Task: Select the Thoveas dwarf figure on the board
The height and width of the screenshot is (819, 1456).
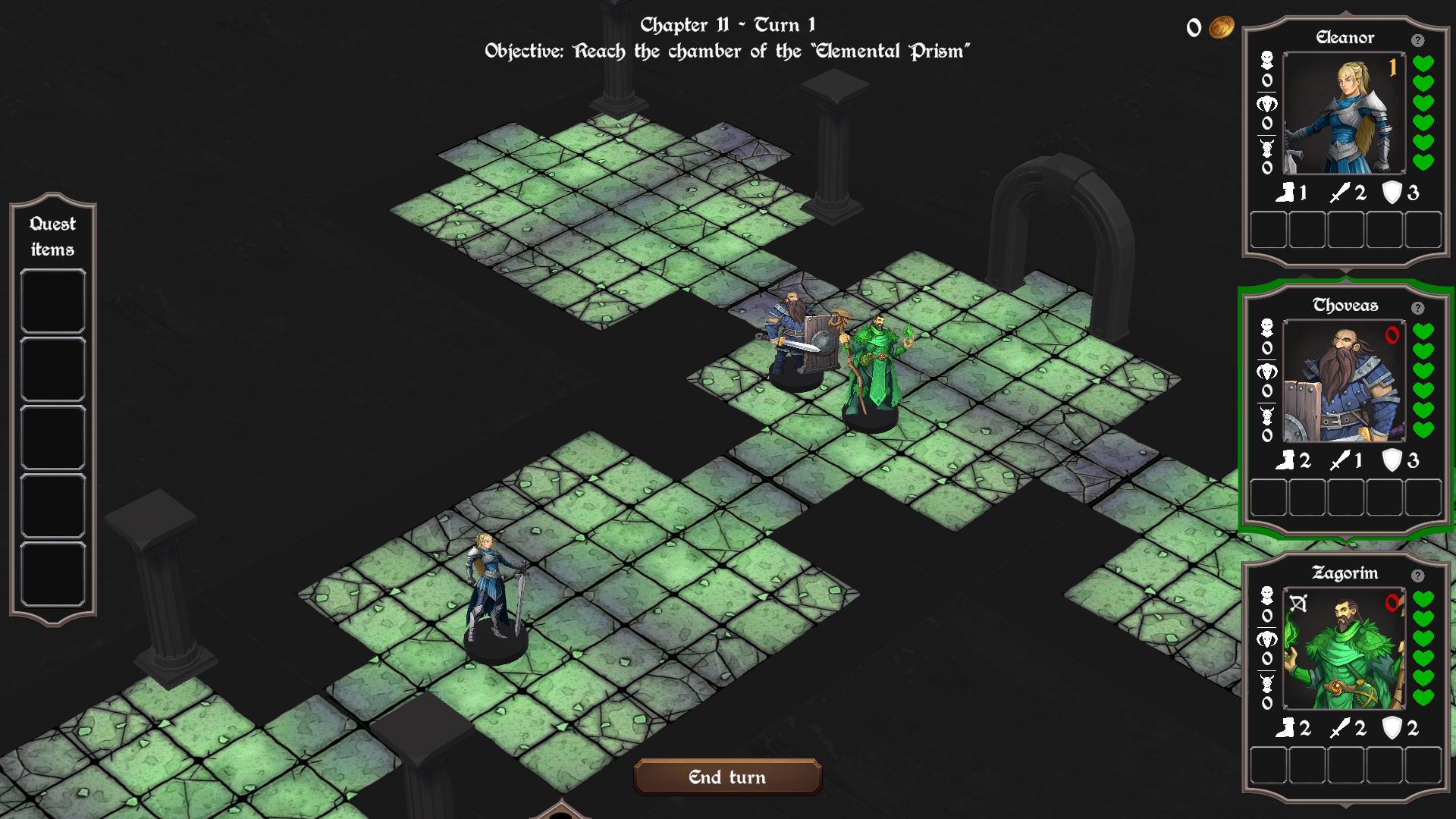Action: tap(794, 337)
